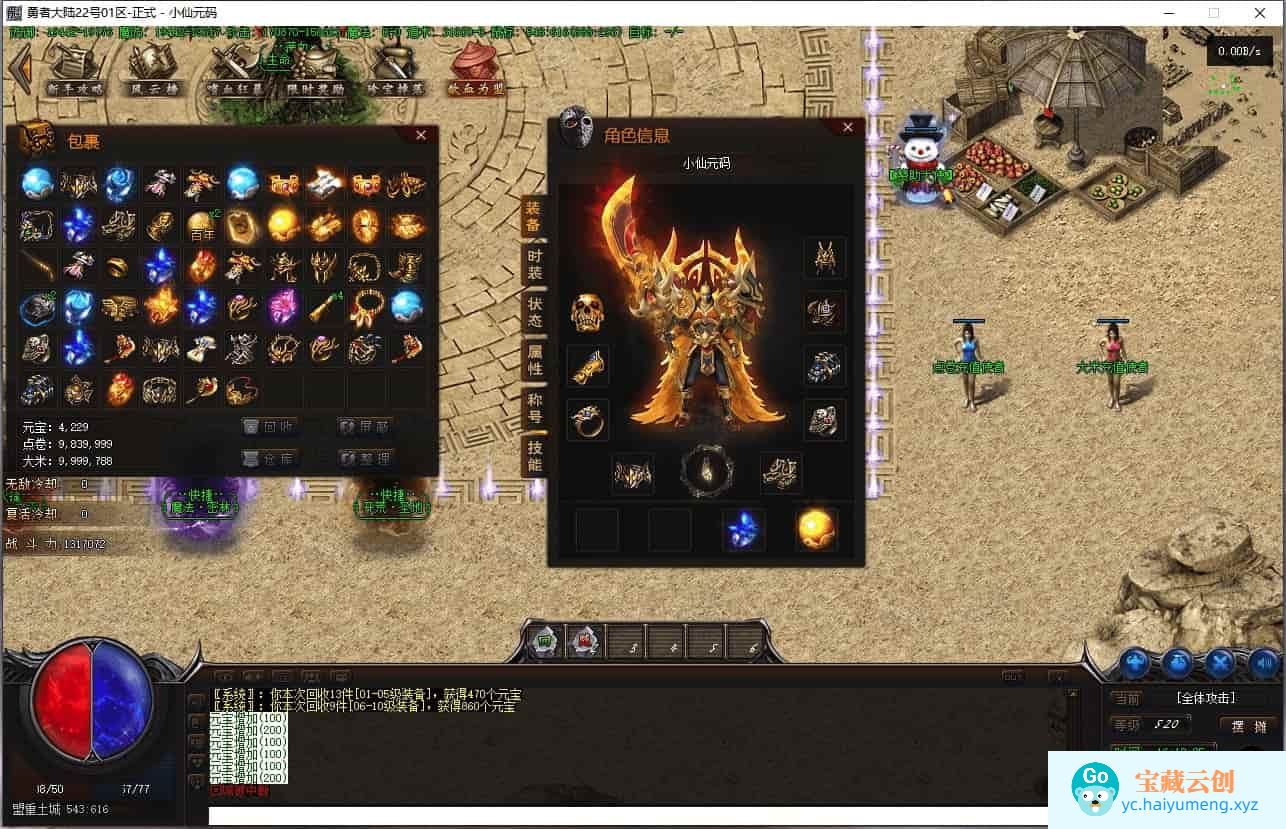Select the 称号 title tab
The image size is (1286, 829).
pyautogui.click(x=535, y=408)
